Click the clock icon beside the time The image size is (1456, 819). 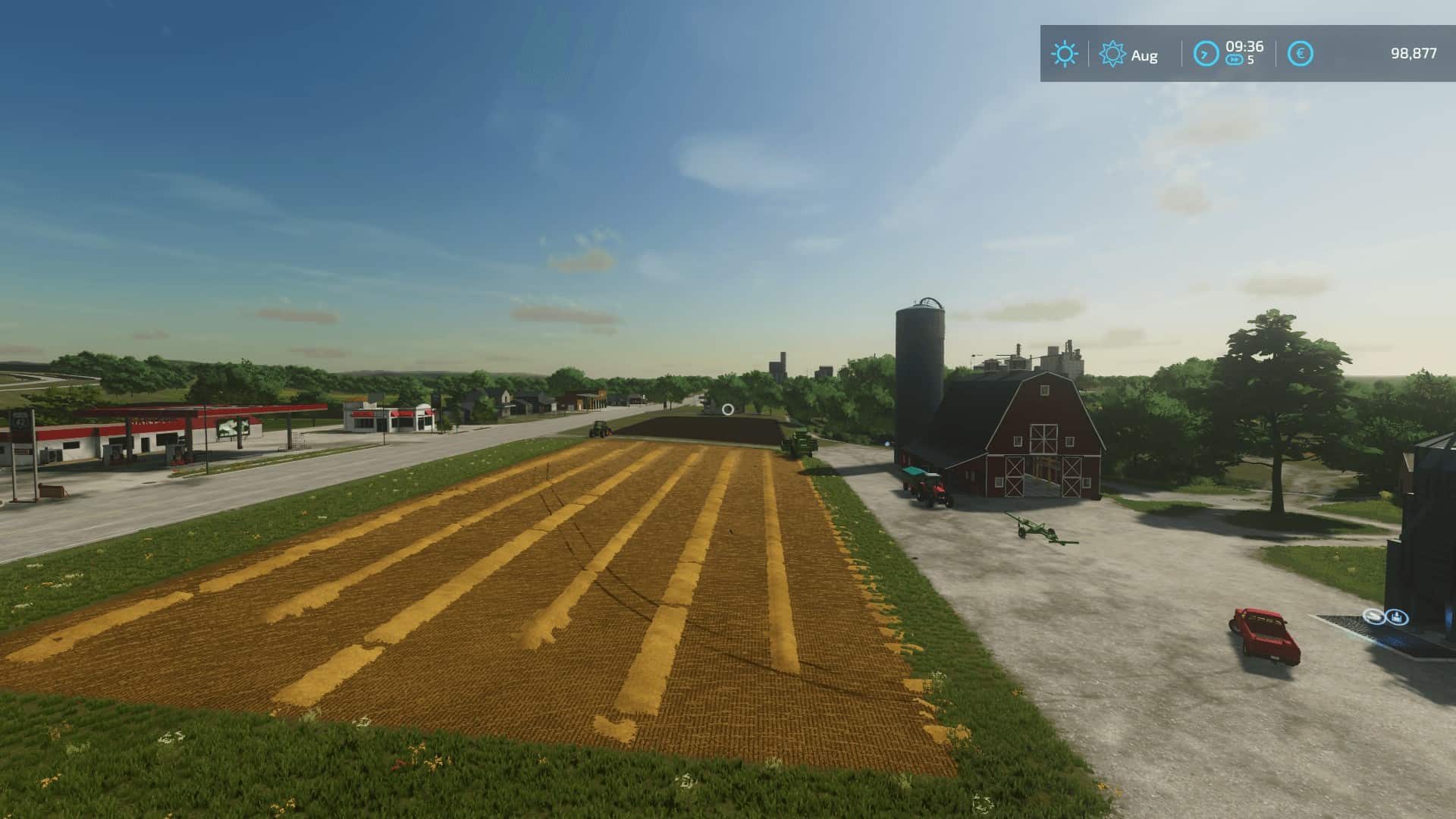coord(1206,54)
